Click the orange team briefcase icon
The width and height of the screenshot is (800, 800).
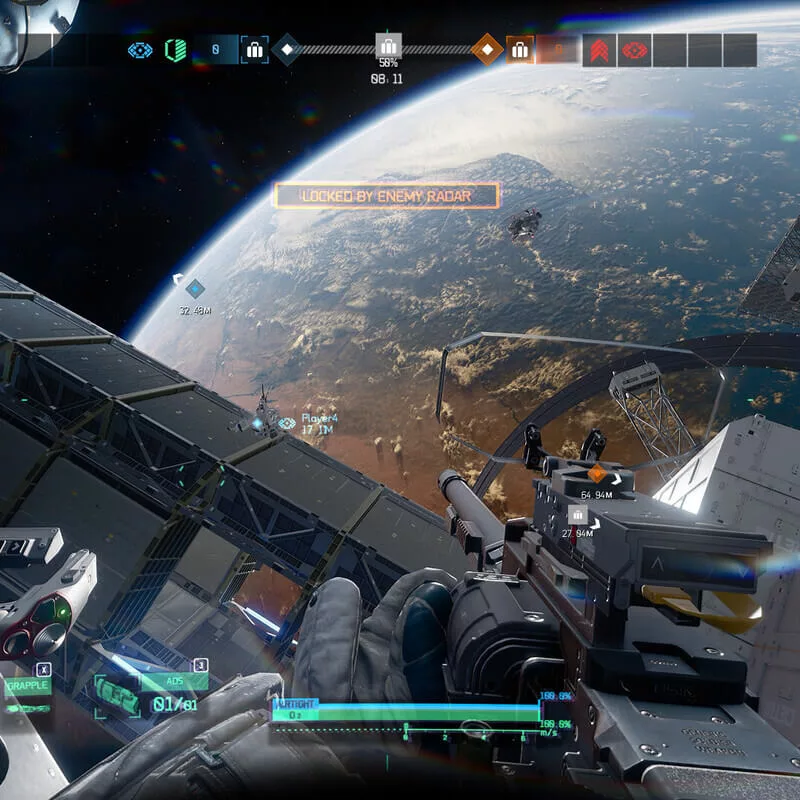(x=520, y=49)
